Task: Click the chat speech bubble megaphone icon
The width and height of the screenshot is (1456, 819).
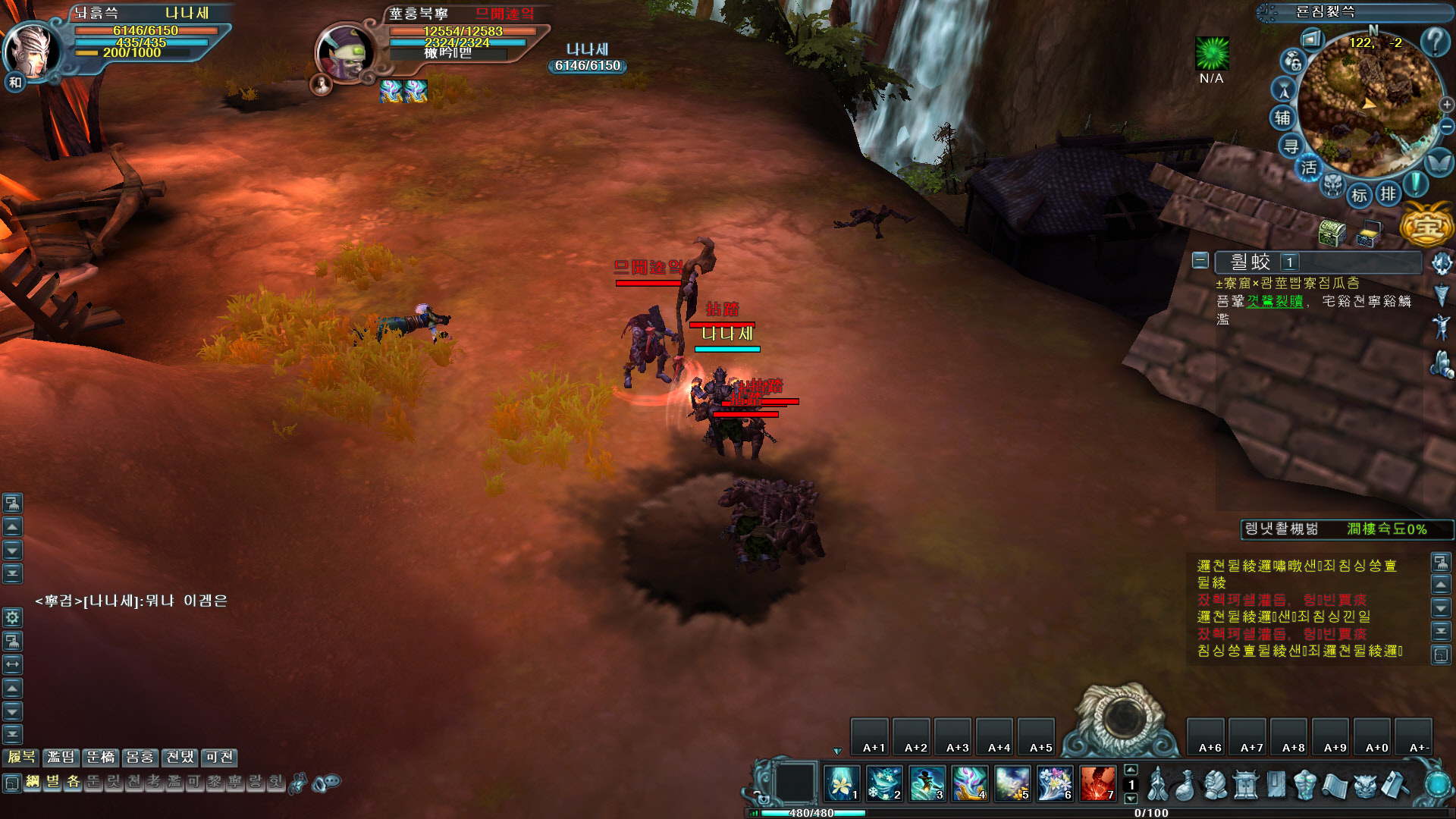Action: (x=327, y=782)
